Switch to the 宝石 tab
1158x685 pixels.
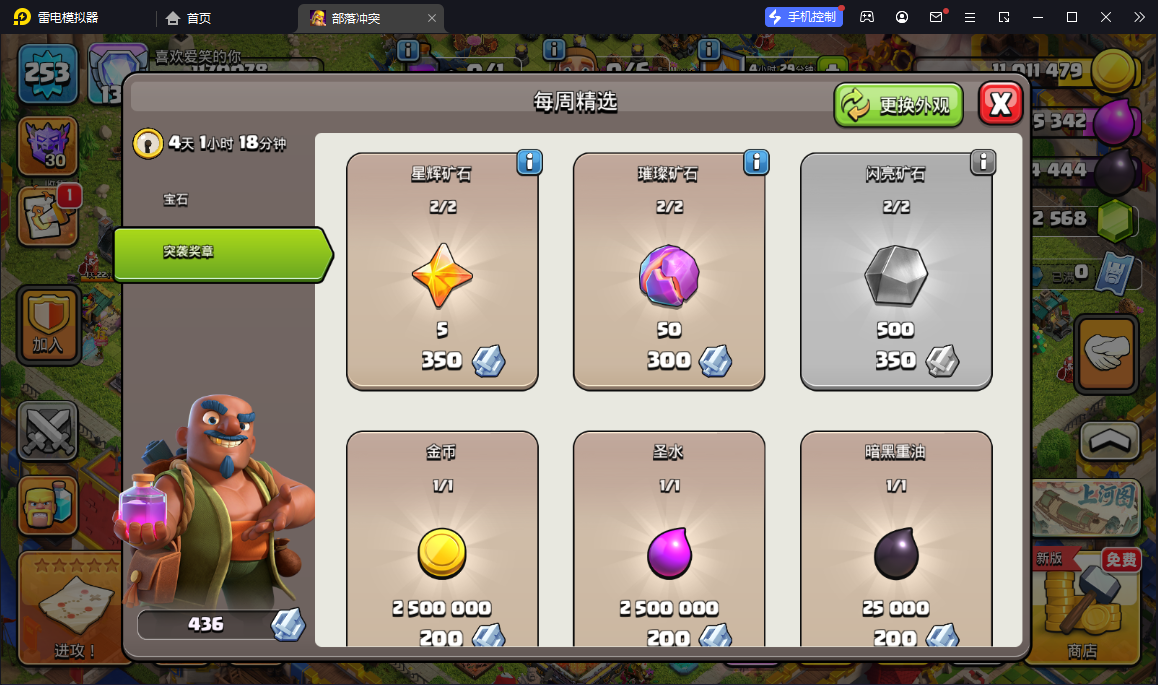176,200
